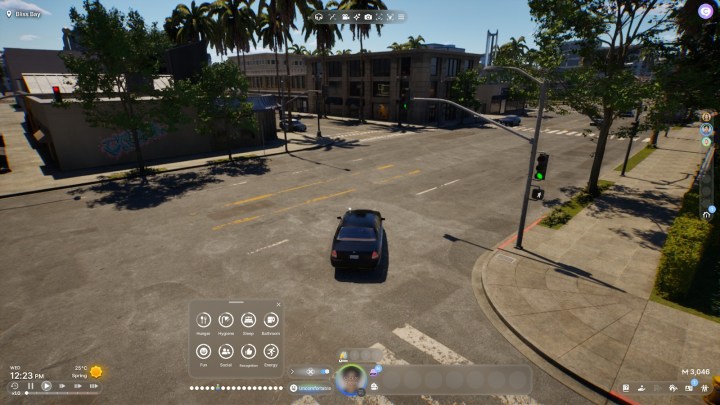Click the Zoi character portrait
The image size is (720, 405).
coord(350,379)
